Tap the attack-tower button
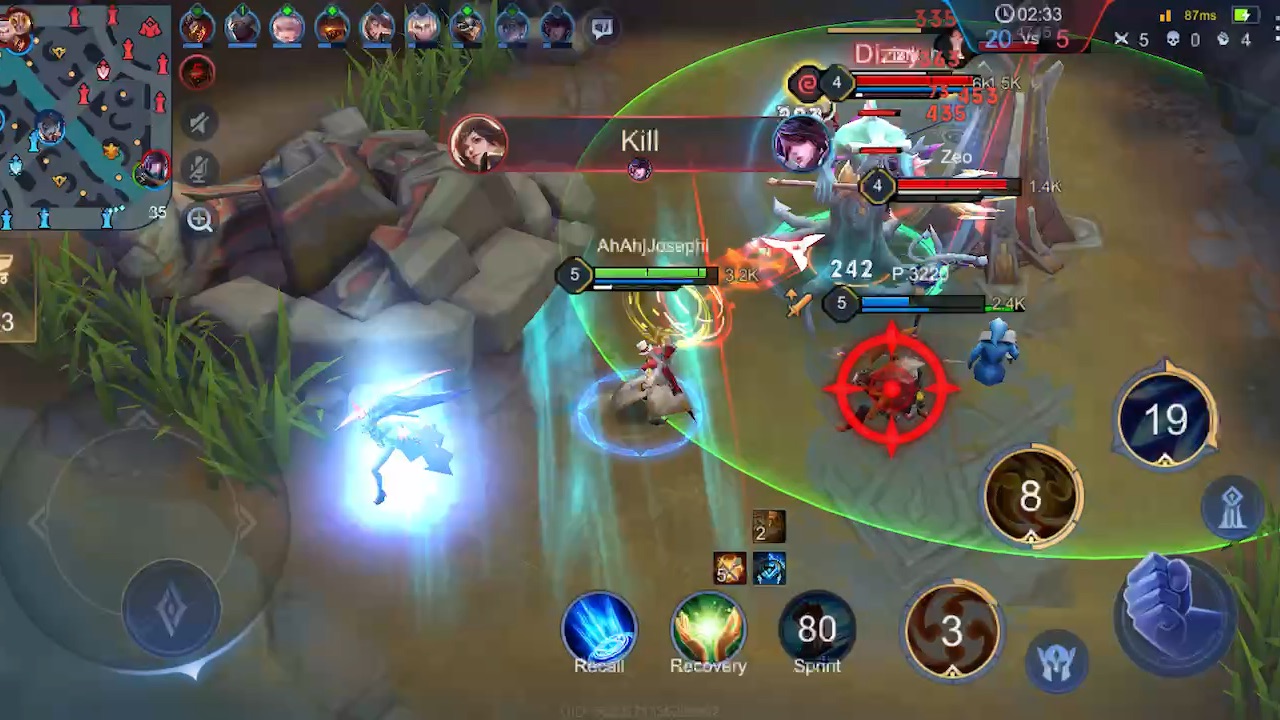The width and height of the screenshot is (1280, 720). click(1233, 508)
